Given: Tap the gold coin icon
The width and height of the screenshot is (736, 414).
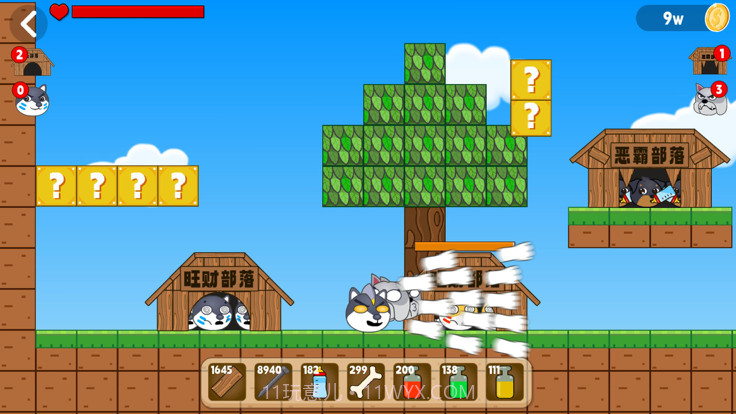Looking at the screenshot, I should click(x=717, y=18).
